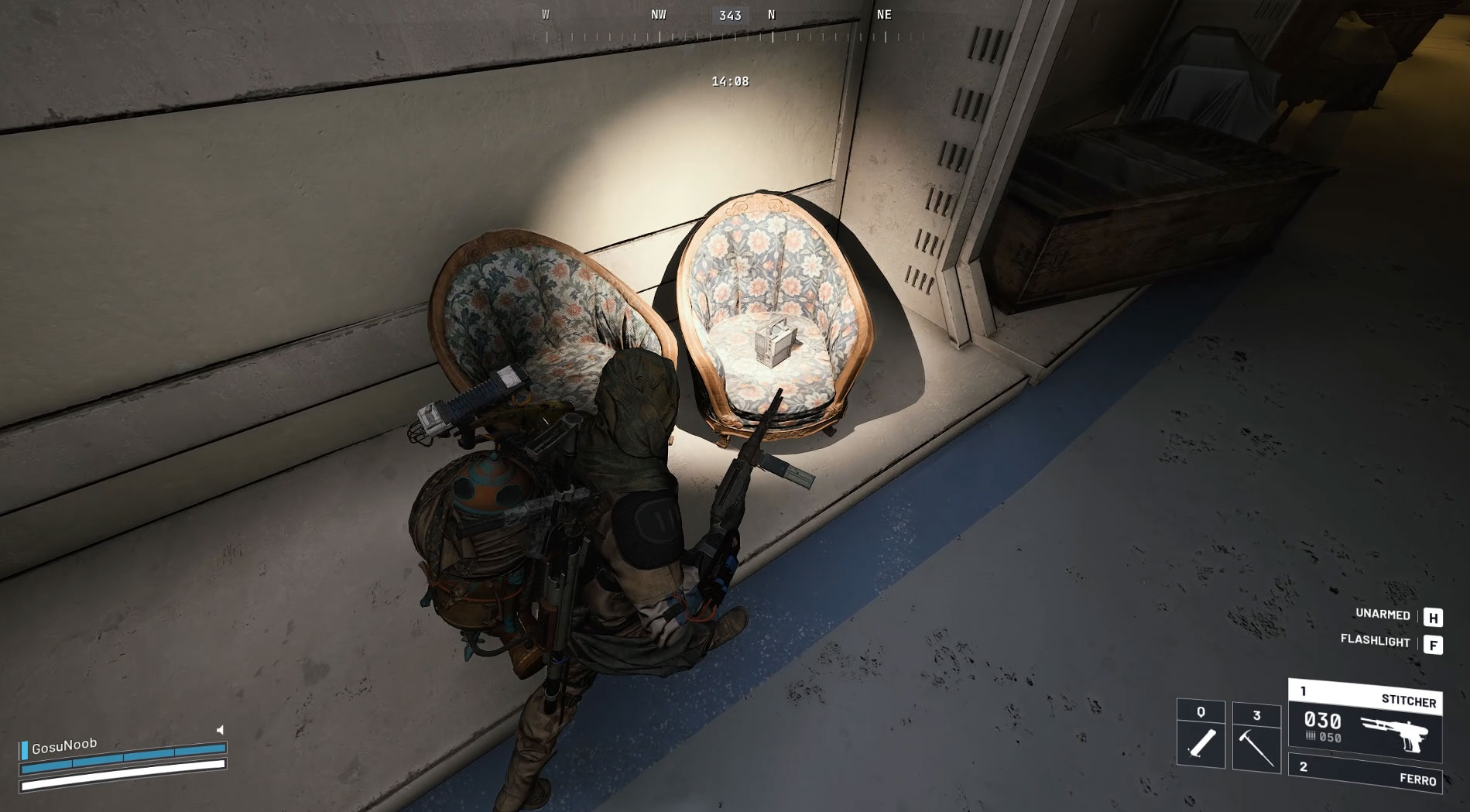Click the GosuNoob player nameplate

(64, 745)
